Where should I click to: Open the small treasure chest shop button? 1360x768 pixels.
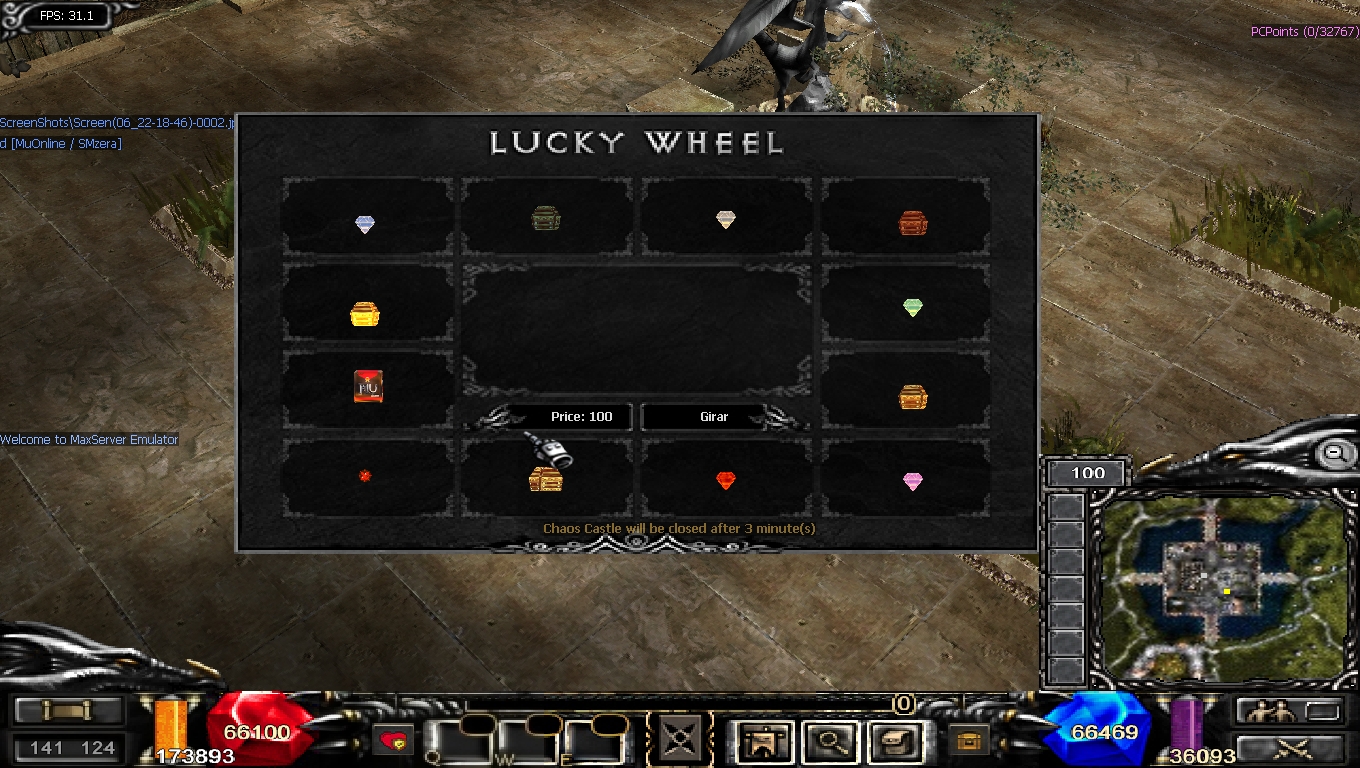[x=967, y=741]
